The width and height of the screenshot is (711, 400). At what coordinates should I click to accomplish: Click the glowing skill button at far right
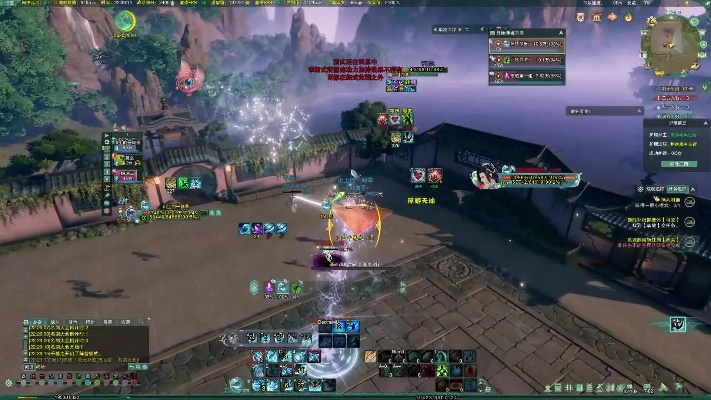click(679, 323)
